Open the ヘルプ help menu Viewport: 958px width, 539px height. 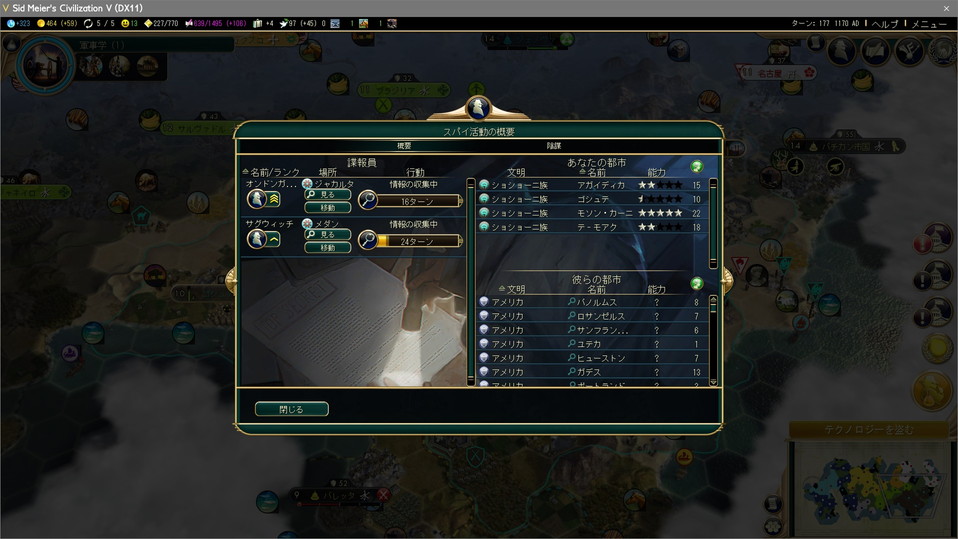point(884,23)
